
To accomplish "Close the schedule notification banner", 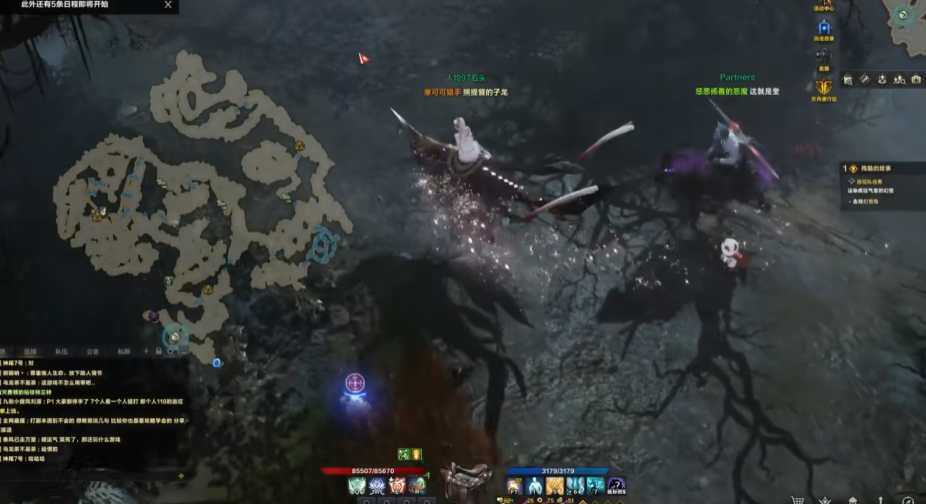I will pyautogui.click(x=168, y=5).
